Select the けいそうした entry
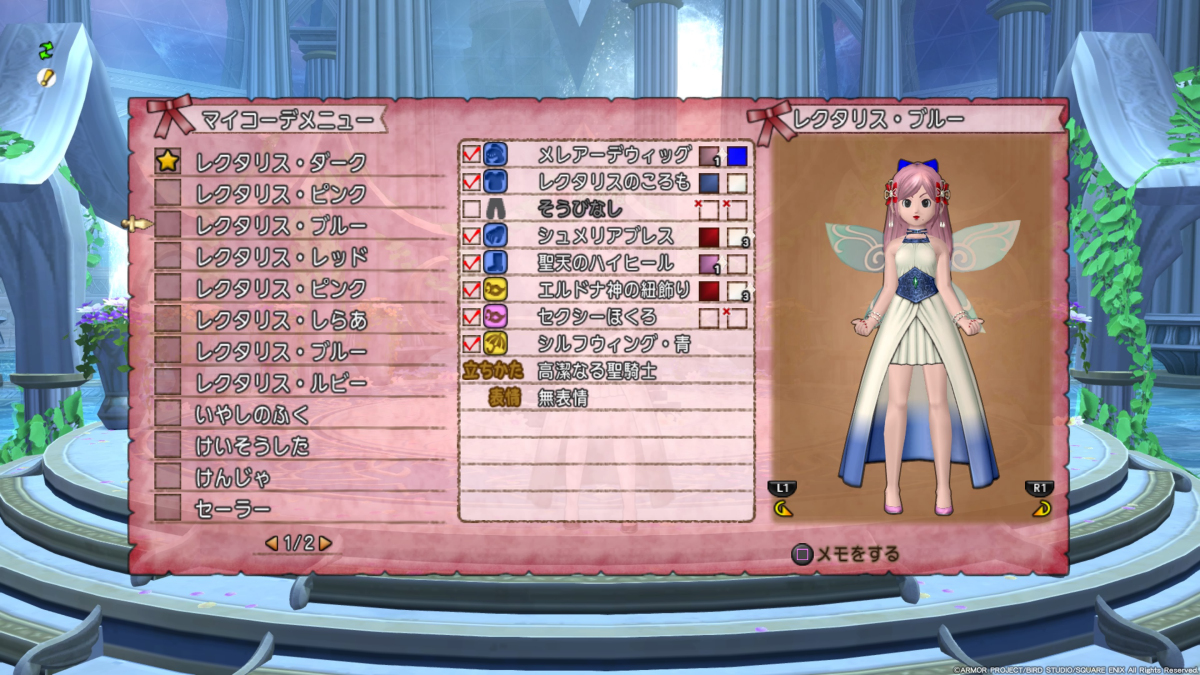Screen dimensions: 1200x675 point(253,446)
